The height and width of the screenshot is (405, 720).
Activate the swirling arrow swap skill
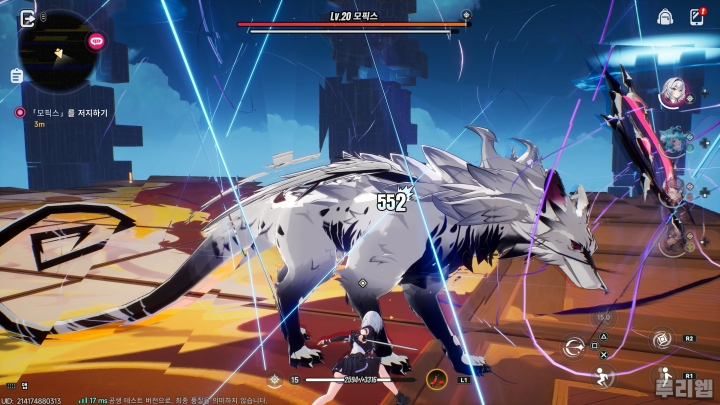pyautogui.click(x=573, y=347)
